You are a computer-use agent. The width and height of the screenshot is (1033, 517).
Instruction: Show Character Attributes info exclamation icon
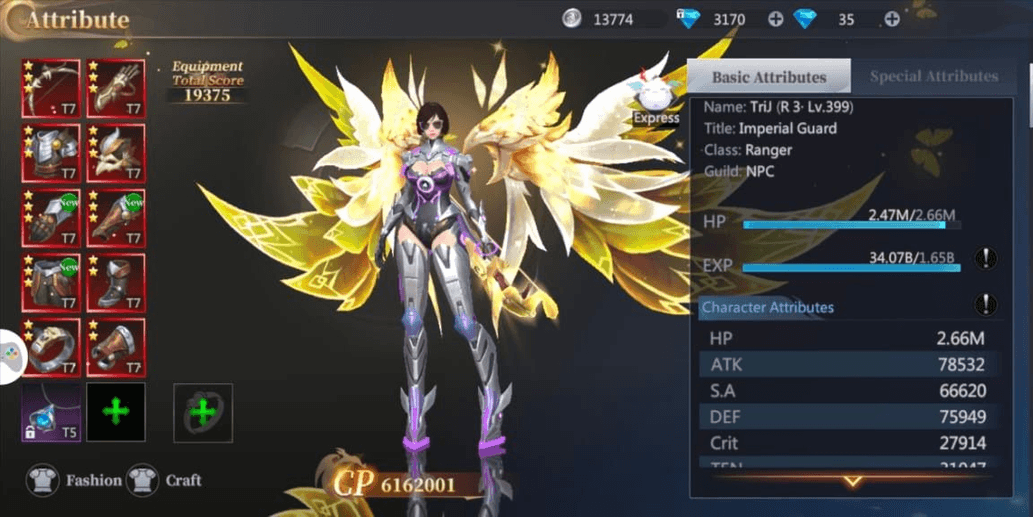(x=986, y=305)
